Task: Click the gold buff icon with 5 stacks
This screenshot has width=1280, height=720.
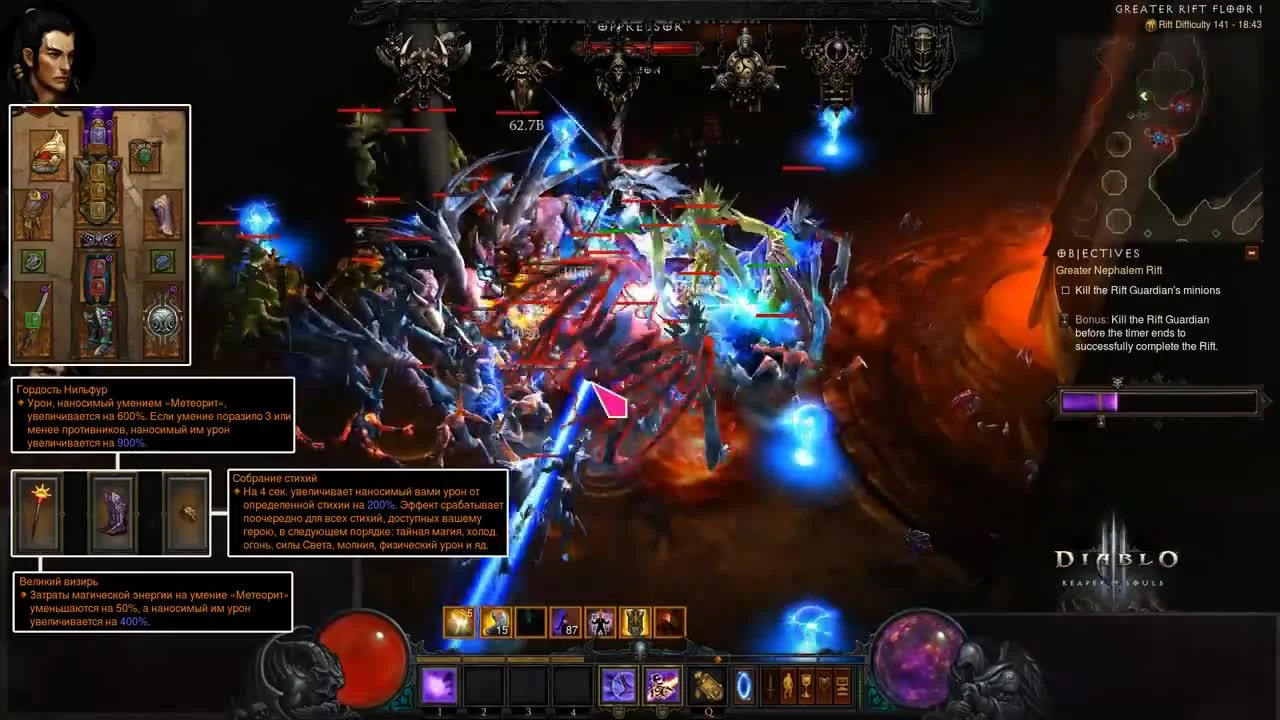Action: [x=458, y=622]
